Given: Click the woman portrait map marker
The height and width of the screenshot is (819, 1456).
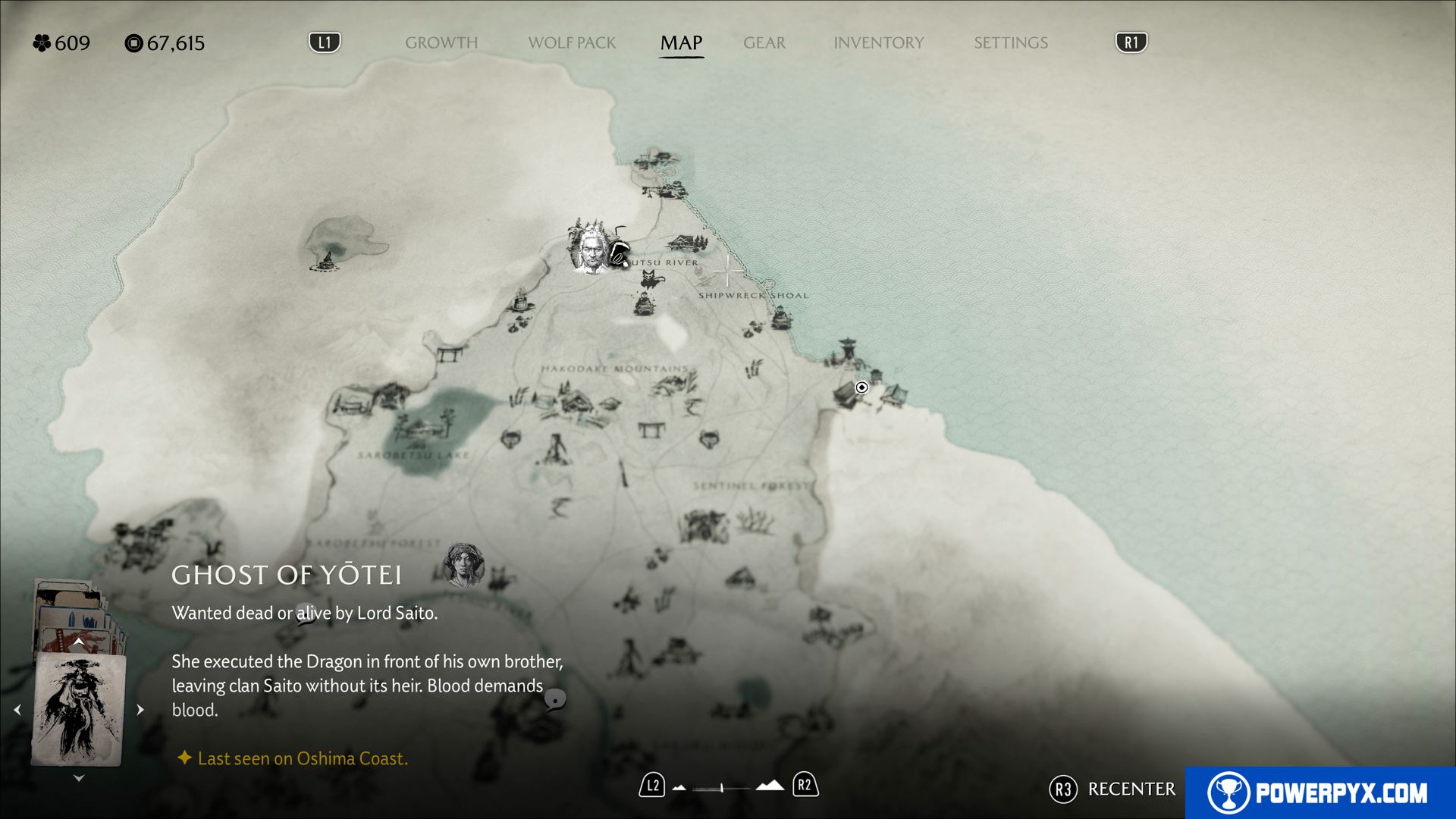Looking at the screenshot, I should point(463,565).
